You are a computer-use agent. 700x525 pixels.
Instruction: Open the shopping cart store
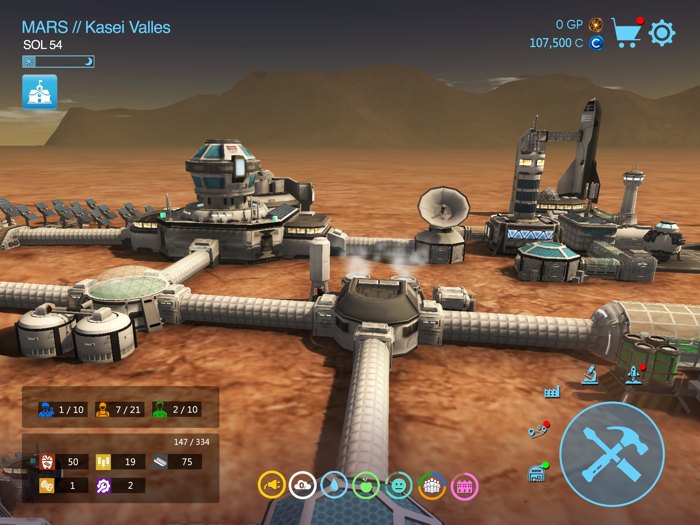[x=627, y=32]
